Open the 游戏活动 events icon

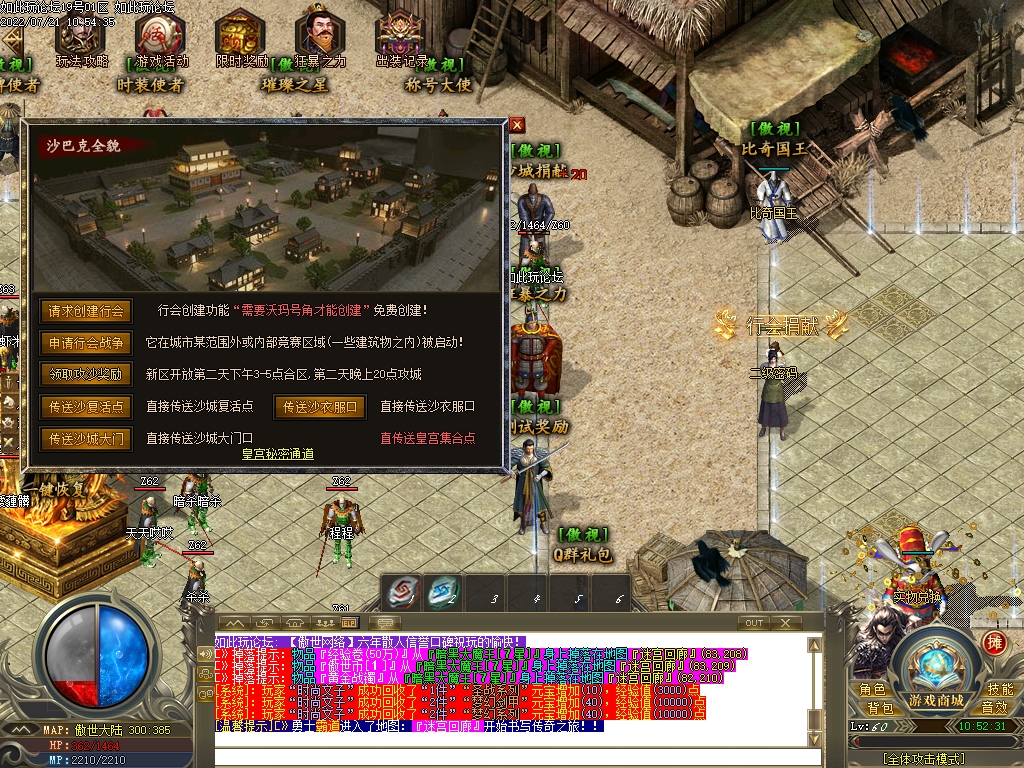click(158, 38)
